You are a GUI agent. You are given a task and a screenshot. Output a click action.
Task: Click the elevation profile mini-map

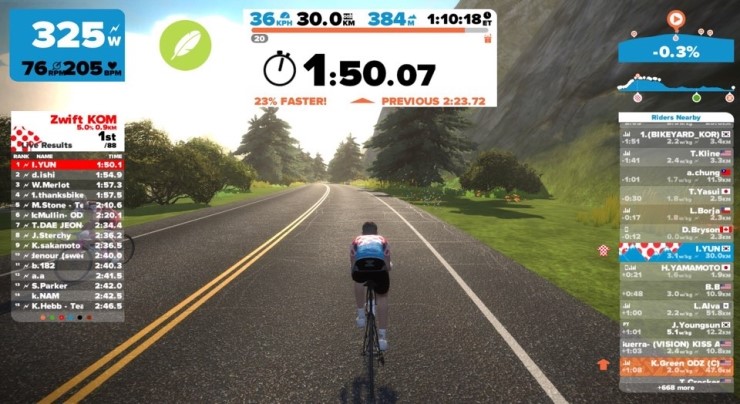pos(677,85)
